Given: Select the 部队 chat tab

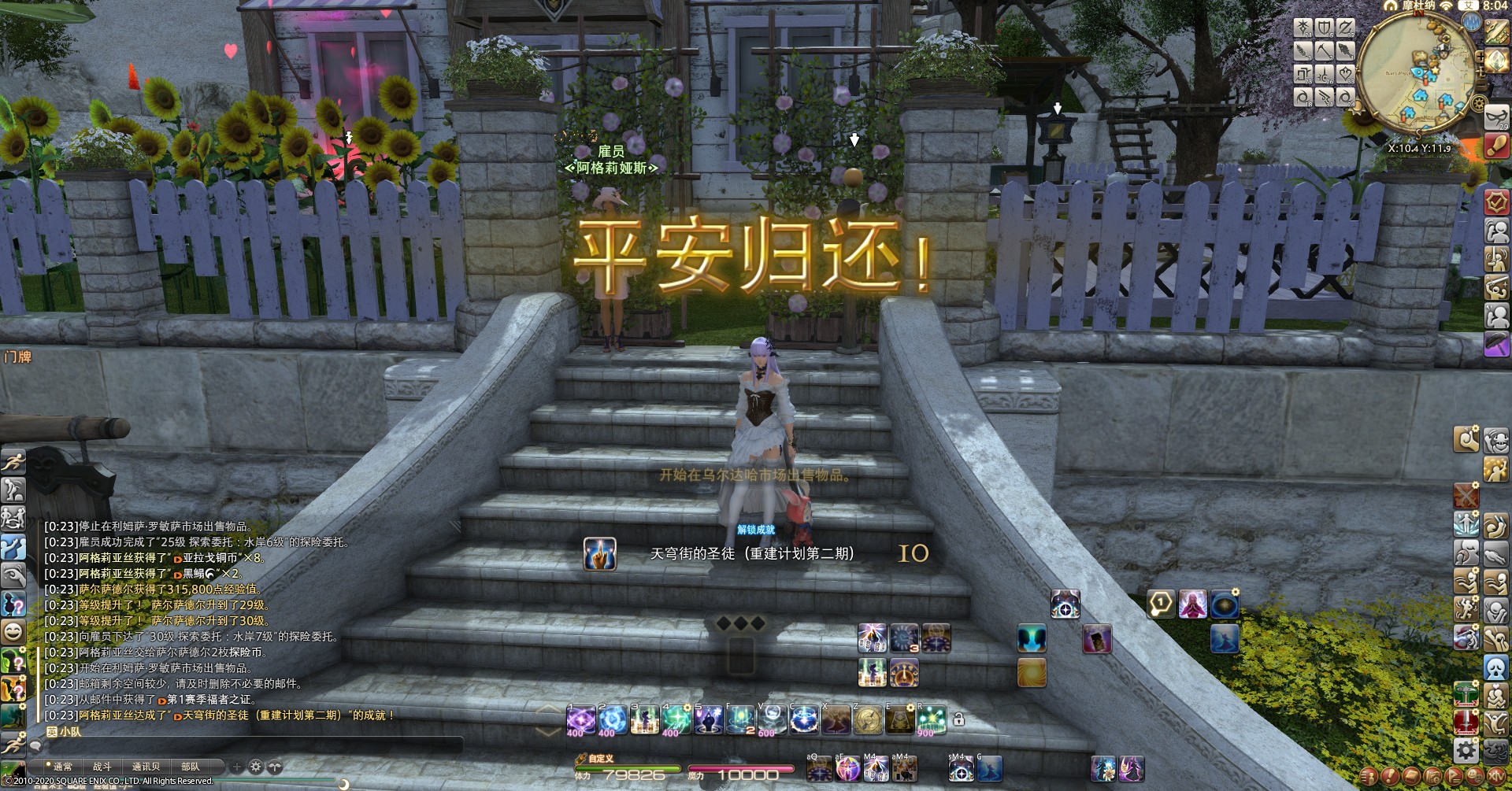Looking at the screenshot, I should tap(191, 766).
